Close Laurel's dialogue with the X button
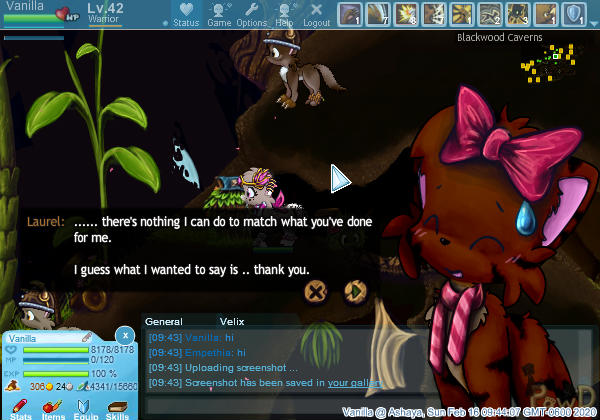Viewport: 600px width, 420px height. (316, 291)
